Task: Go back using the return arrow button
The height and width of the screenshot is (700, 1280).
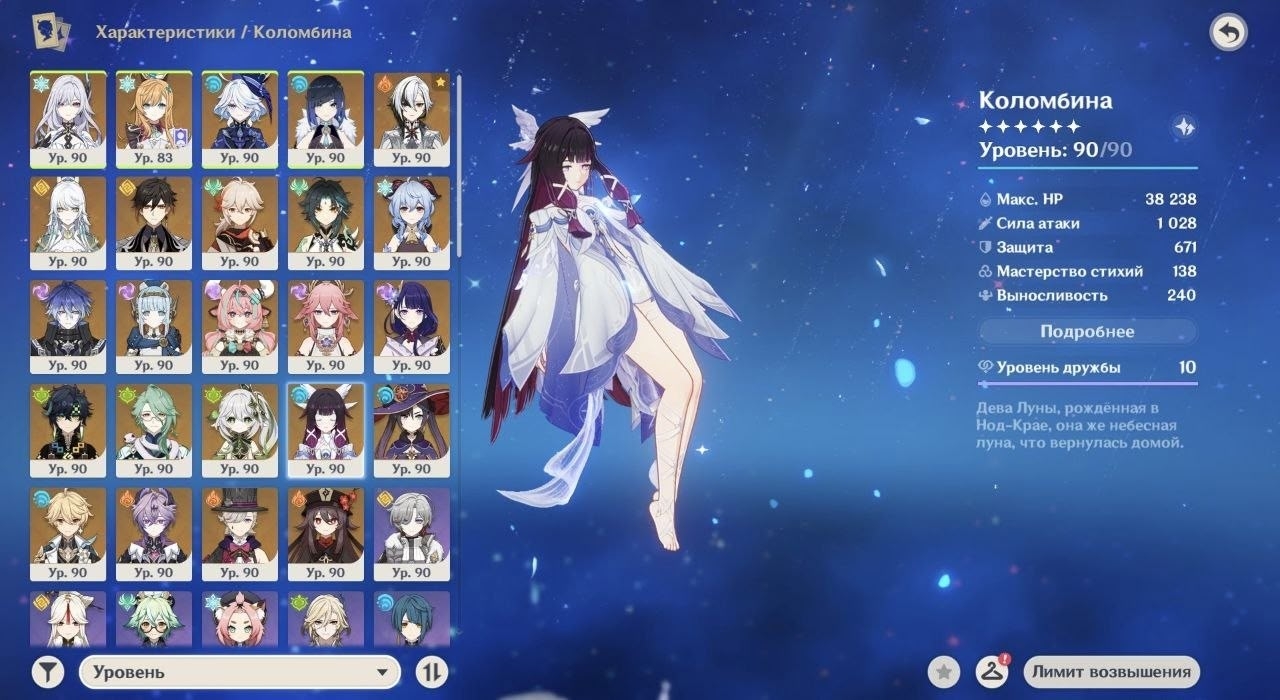Action: (1228, 33)
